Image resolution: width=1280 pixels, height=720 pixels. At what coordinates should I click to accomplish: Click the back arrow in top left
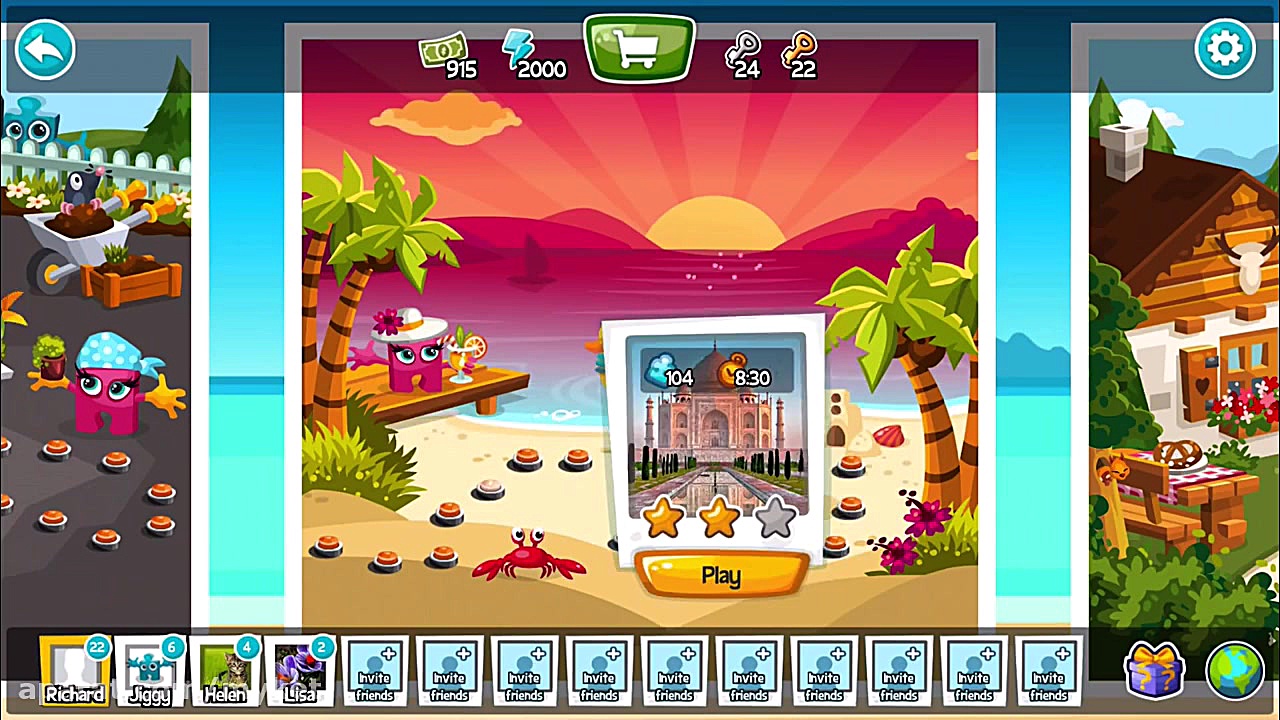44,48
